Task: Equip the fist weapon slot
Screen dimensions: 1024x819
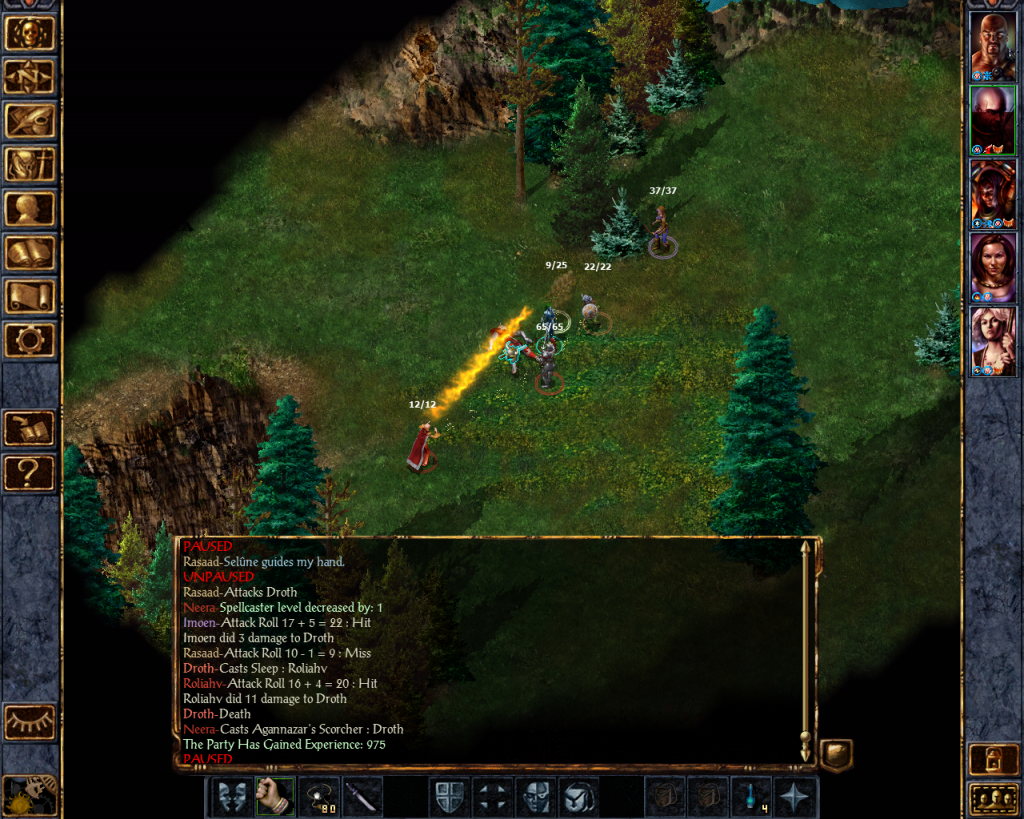Action: [274, 797]
